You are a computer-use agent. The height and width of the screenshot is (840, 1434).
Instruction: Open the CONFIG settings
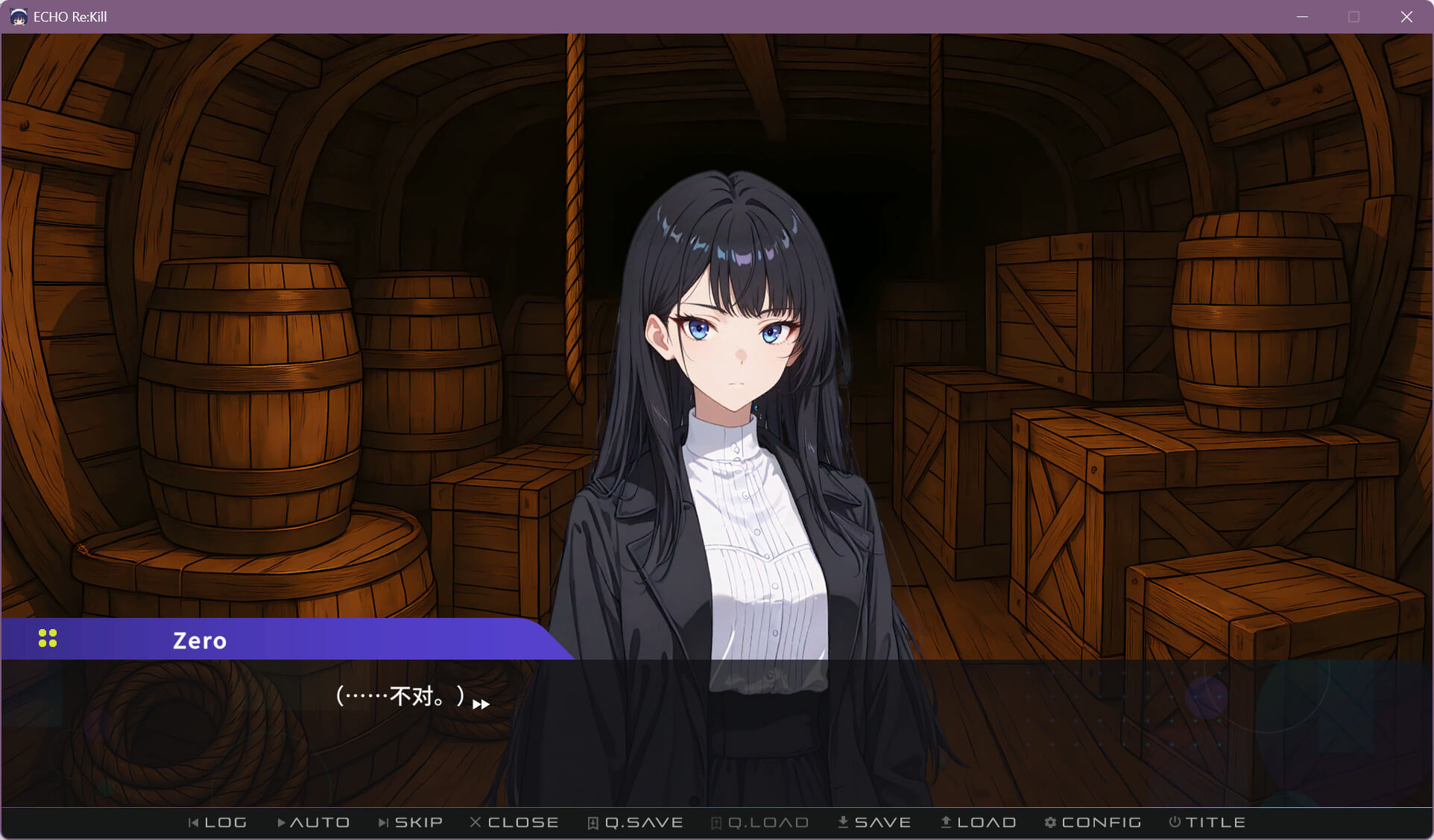pyautogui.click(x=1093, y=822)
